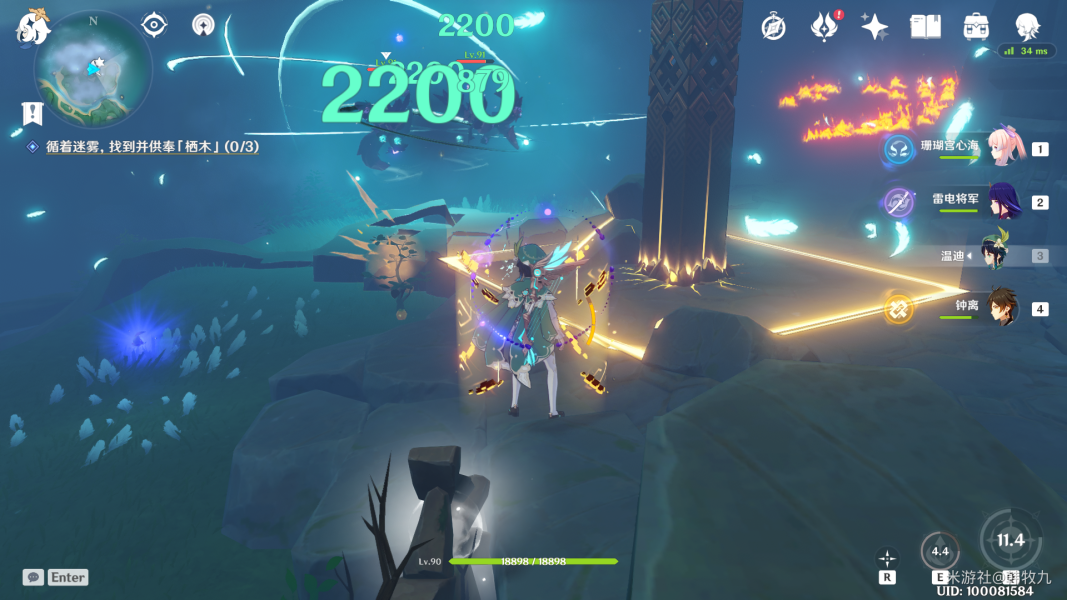Open the circular minimap
Image resolution: width=1067 pixels, height=600 pixels.
pyautogui.click(x=92, y=68)
